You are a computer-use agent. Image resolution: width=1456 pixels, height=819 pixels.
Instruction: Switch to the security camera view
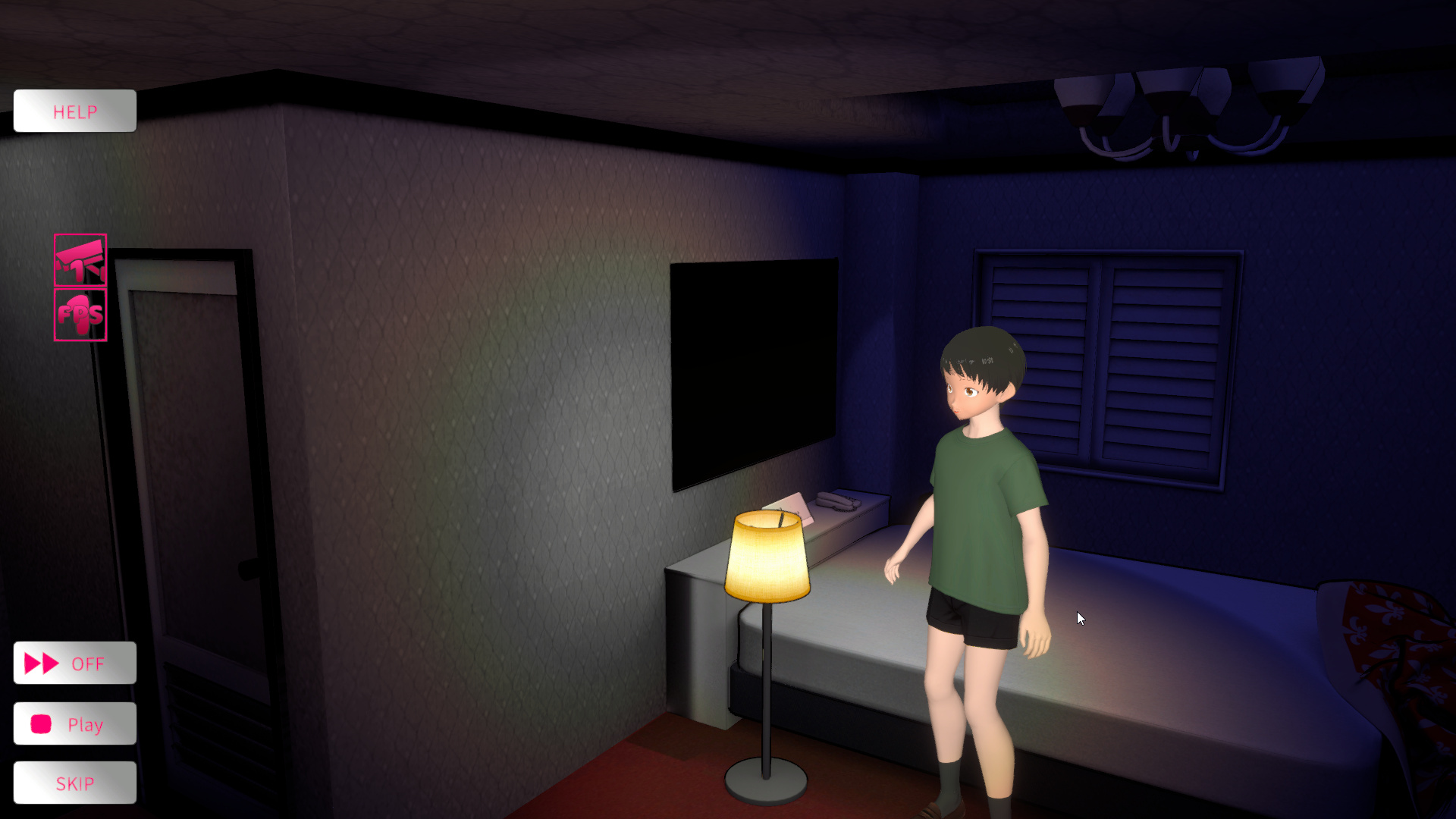point(80,260)
